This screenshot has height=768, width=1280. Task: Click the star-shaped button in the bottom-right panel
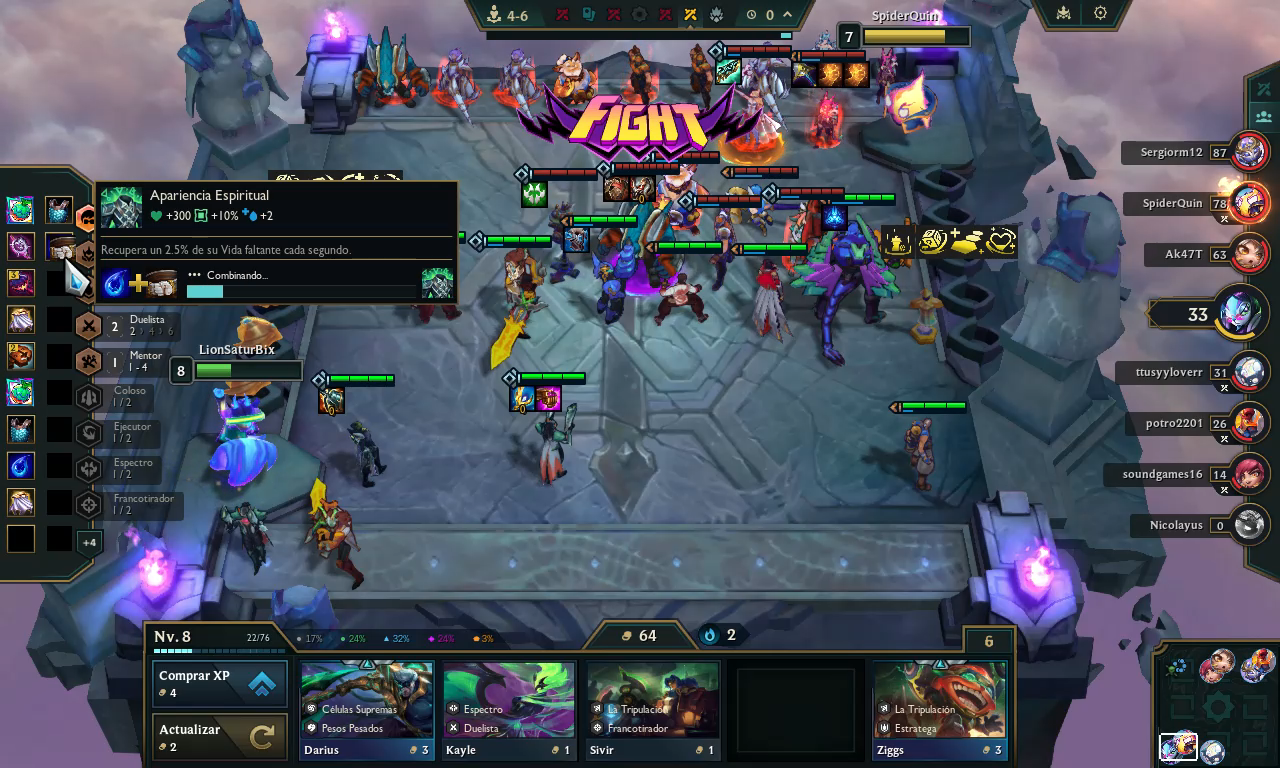click(1218, 705)
